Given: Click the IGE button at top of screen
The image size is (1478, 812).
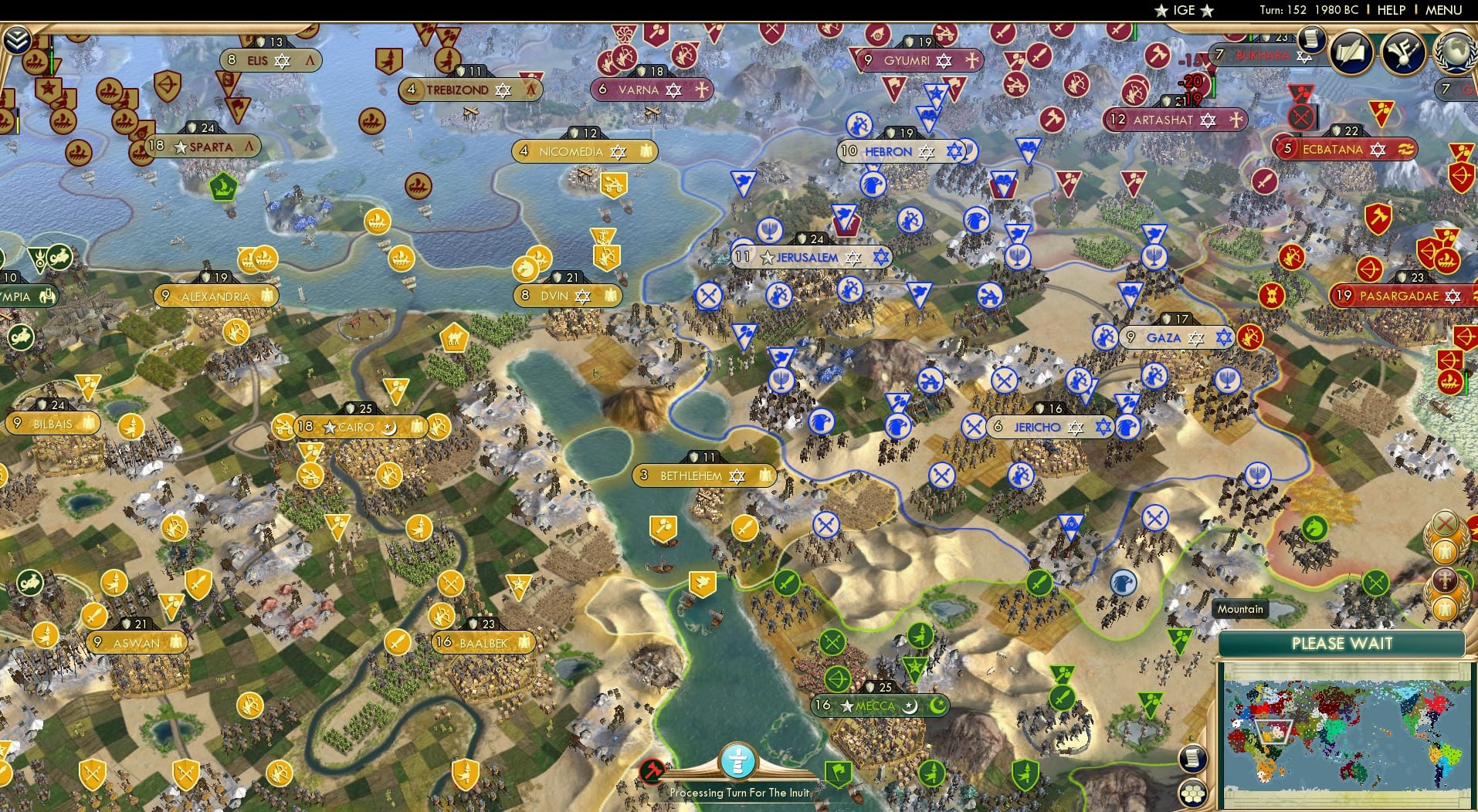Looking at the screenshot, I should coord(1181,10).
